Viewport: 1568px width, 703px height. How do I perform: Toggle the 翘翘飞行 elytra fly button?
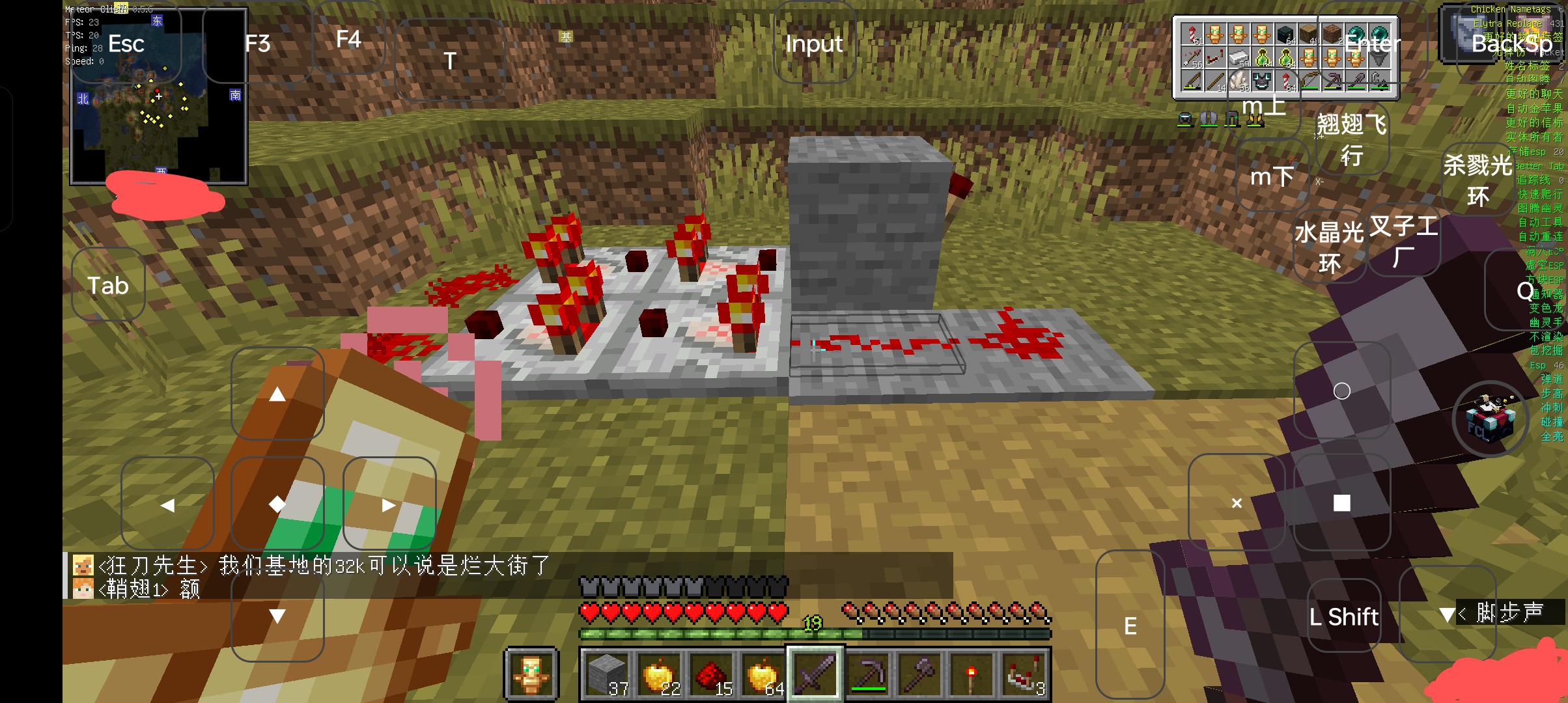click(x=1352, y=139)
